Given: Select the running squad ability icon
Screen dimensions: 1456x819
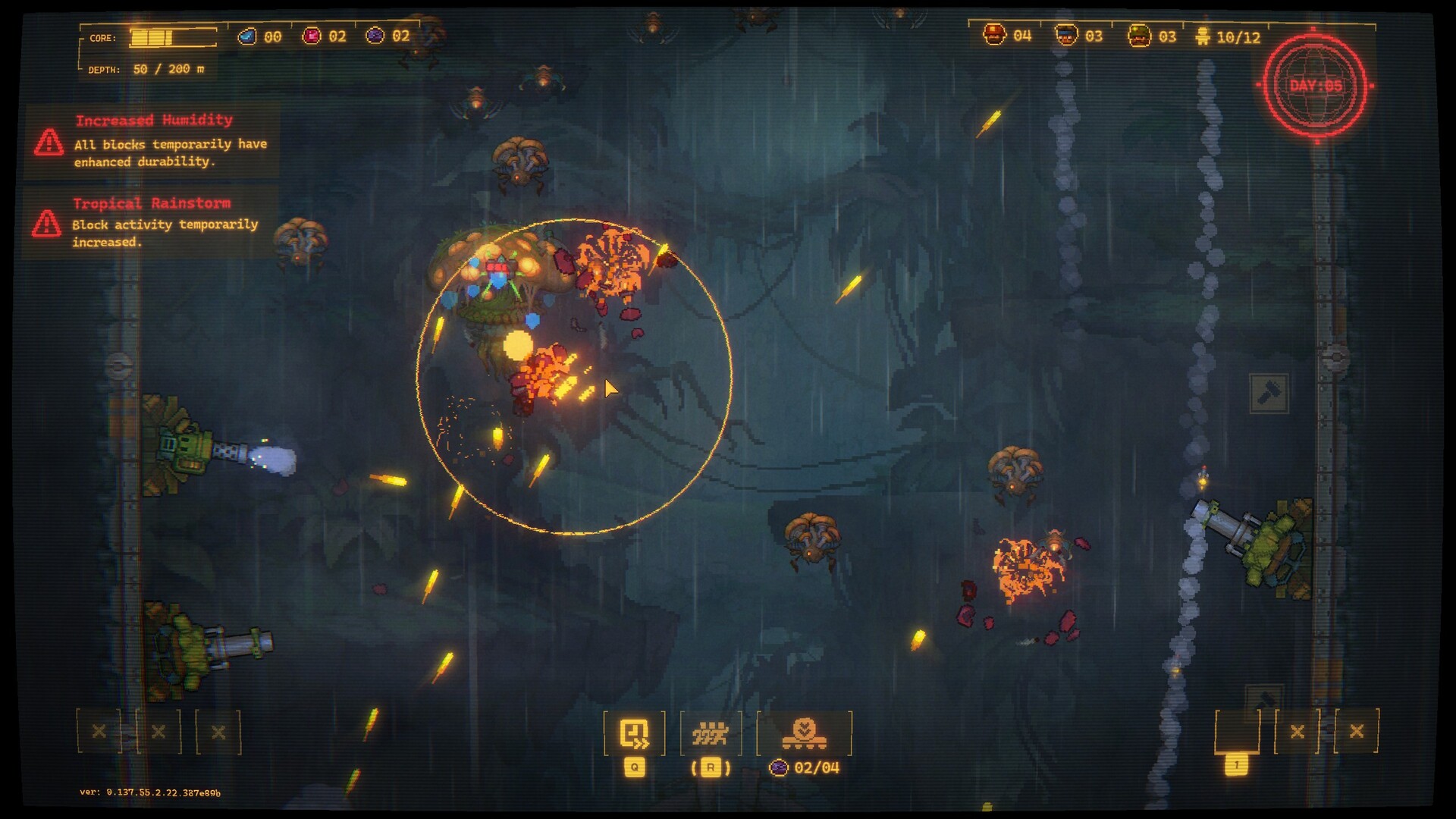Looking at the screenshot, I should pyautogui.click(x=711, y=733).
